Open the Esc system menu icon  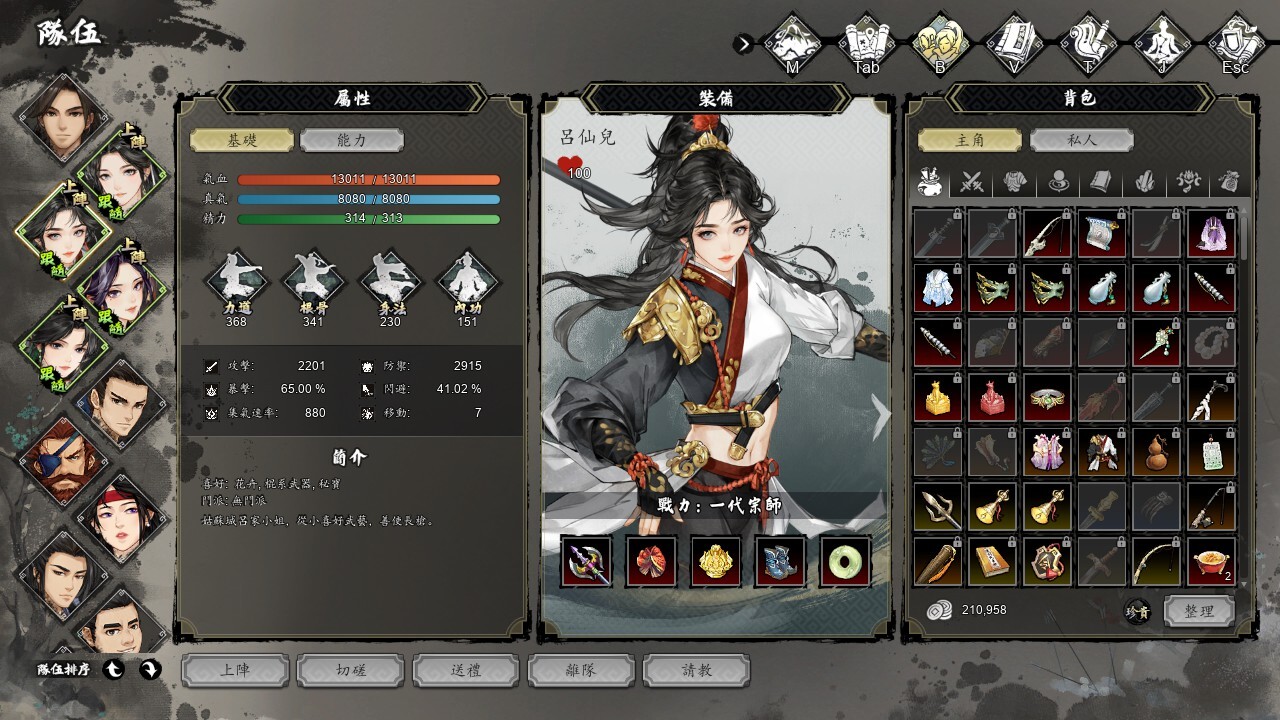tap(1235, 42)
